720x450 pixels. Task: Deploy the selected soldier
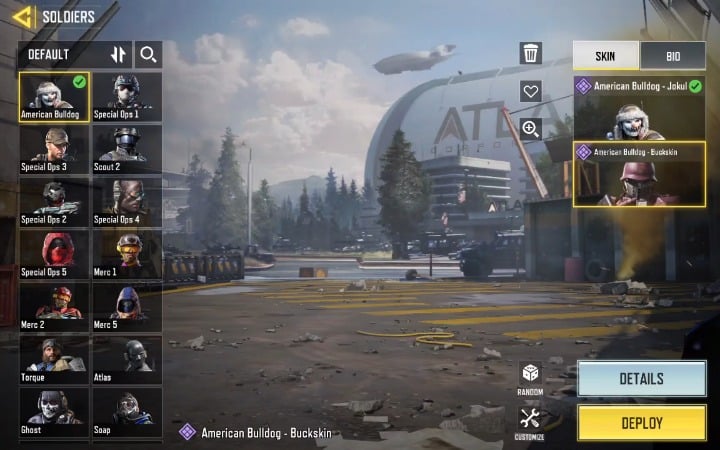(x=641, y=422)
